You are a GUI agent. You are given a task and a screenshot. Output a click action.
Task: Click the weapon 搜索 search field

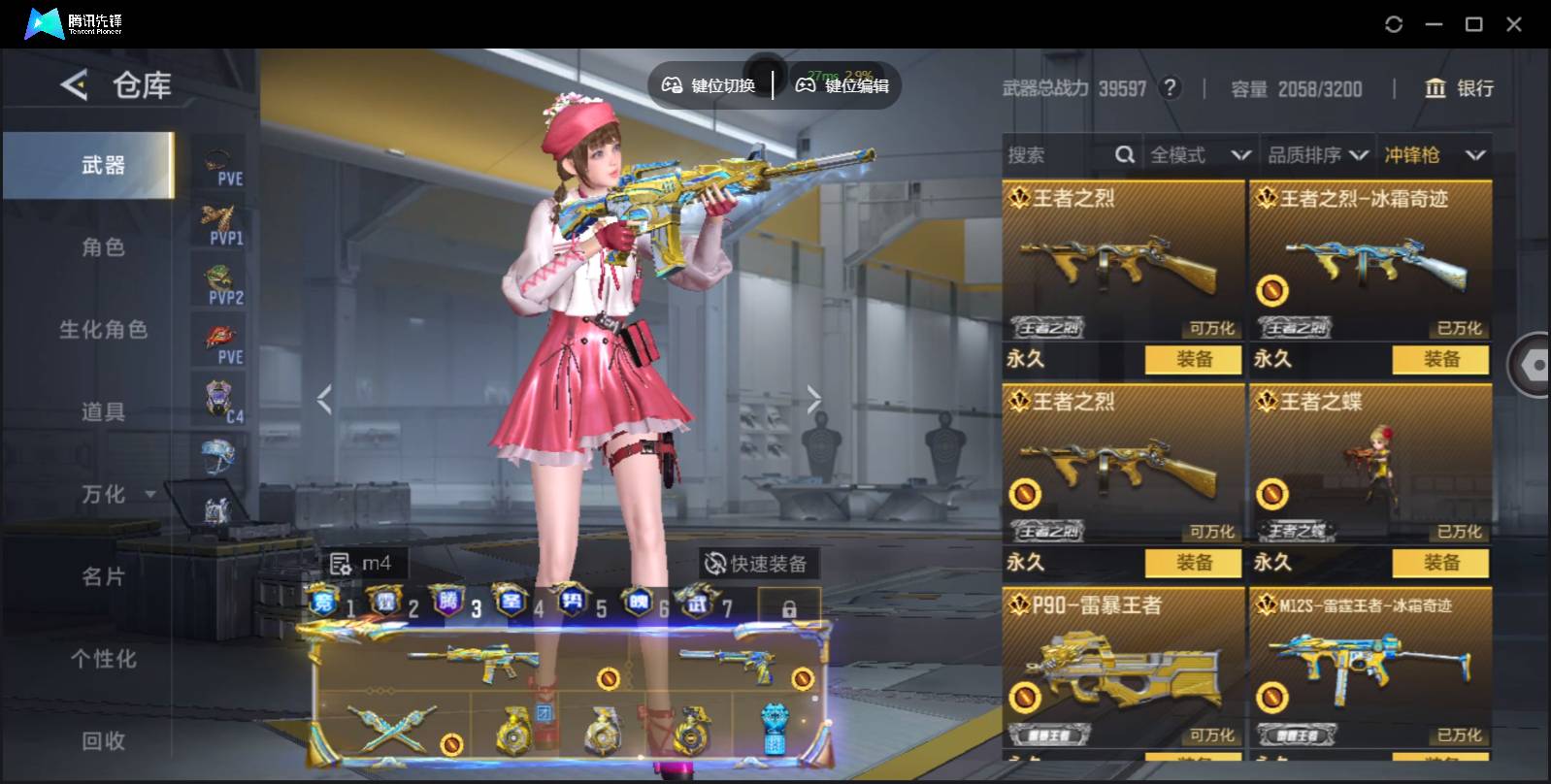[1058, 155]
